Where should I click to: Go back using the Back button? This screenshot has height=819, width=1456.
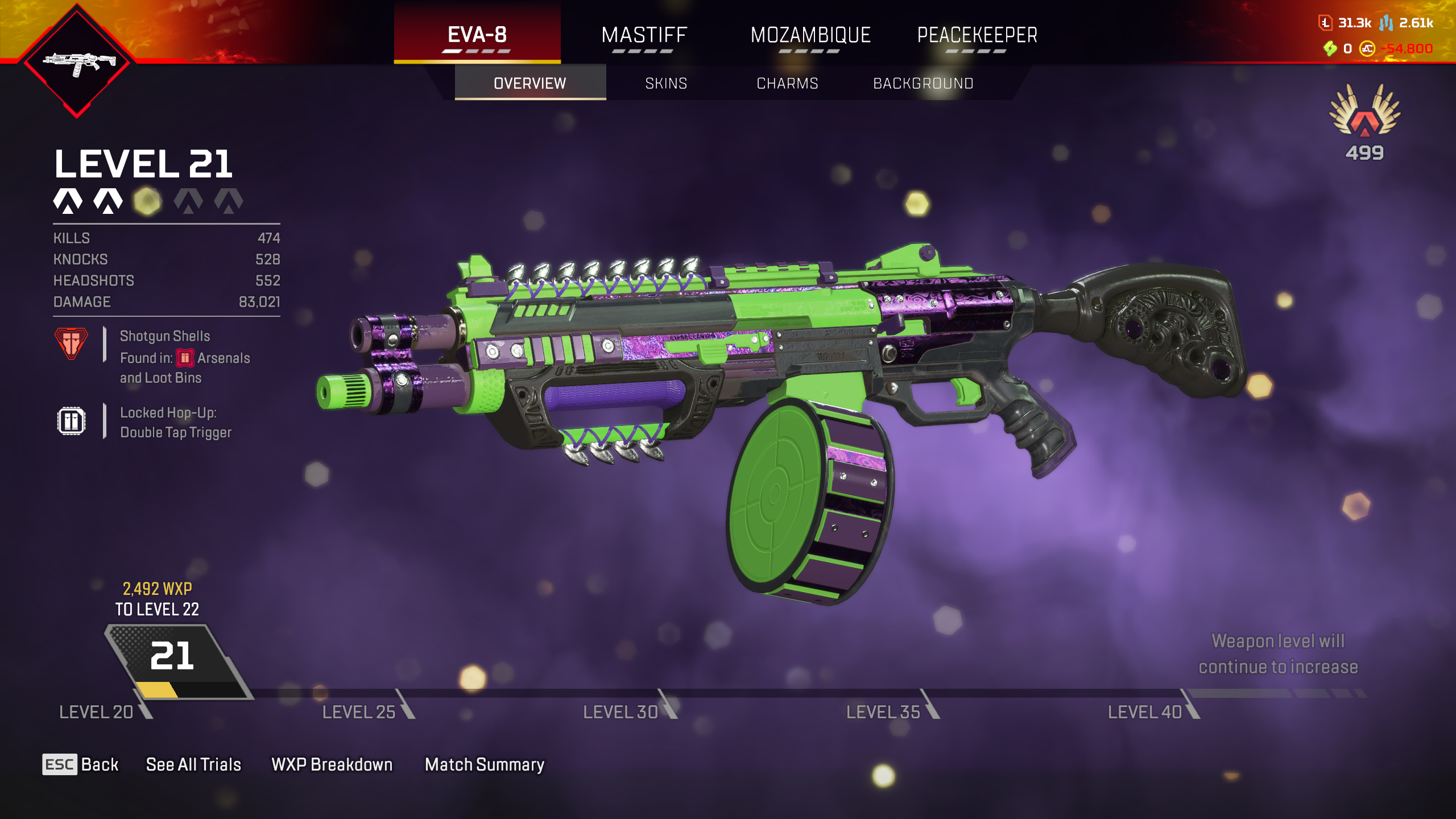[81, 764]
